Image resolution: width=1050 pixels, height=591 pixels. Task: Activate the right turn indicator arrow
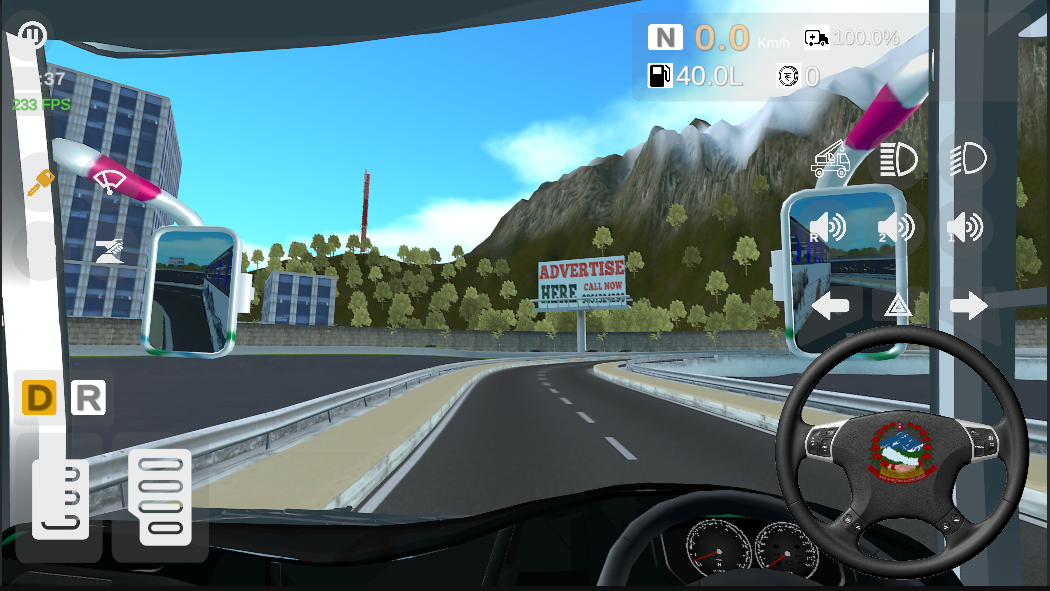pos(968,305)
